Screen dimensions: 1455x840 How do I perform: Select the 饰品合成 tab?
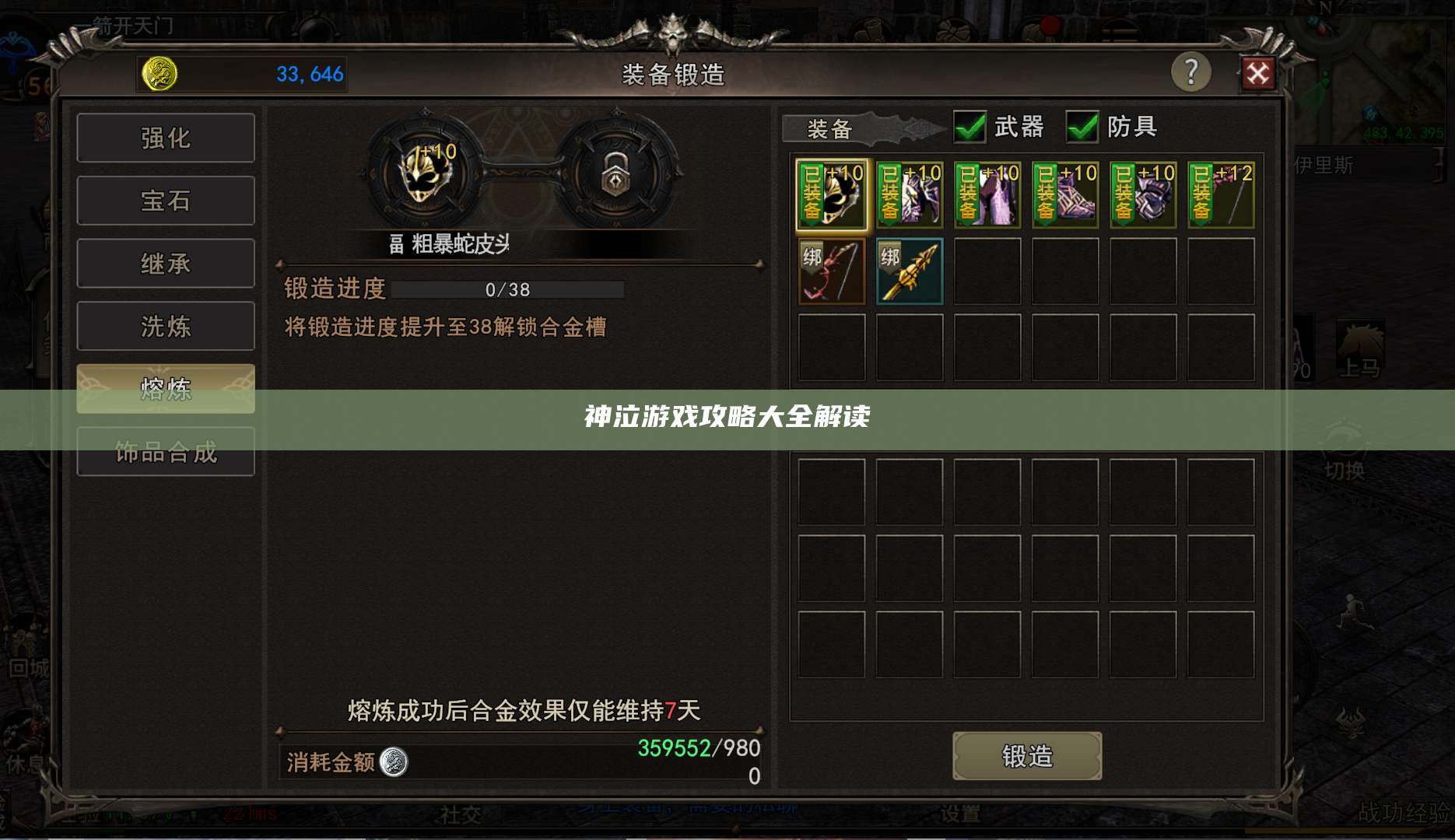click(x=166, y=451)
